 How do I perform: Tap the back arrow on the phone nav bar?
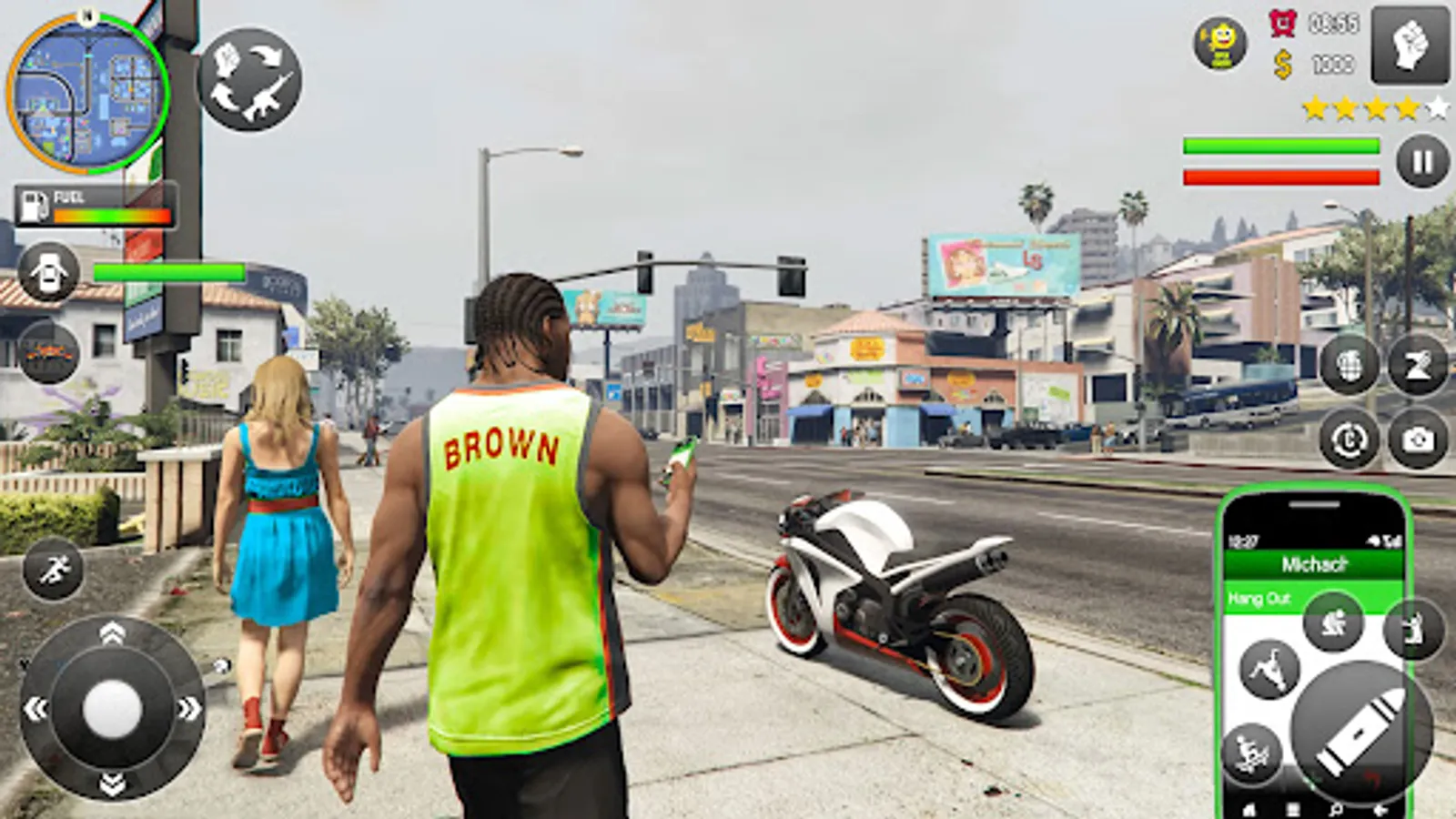coord(1380,808)
